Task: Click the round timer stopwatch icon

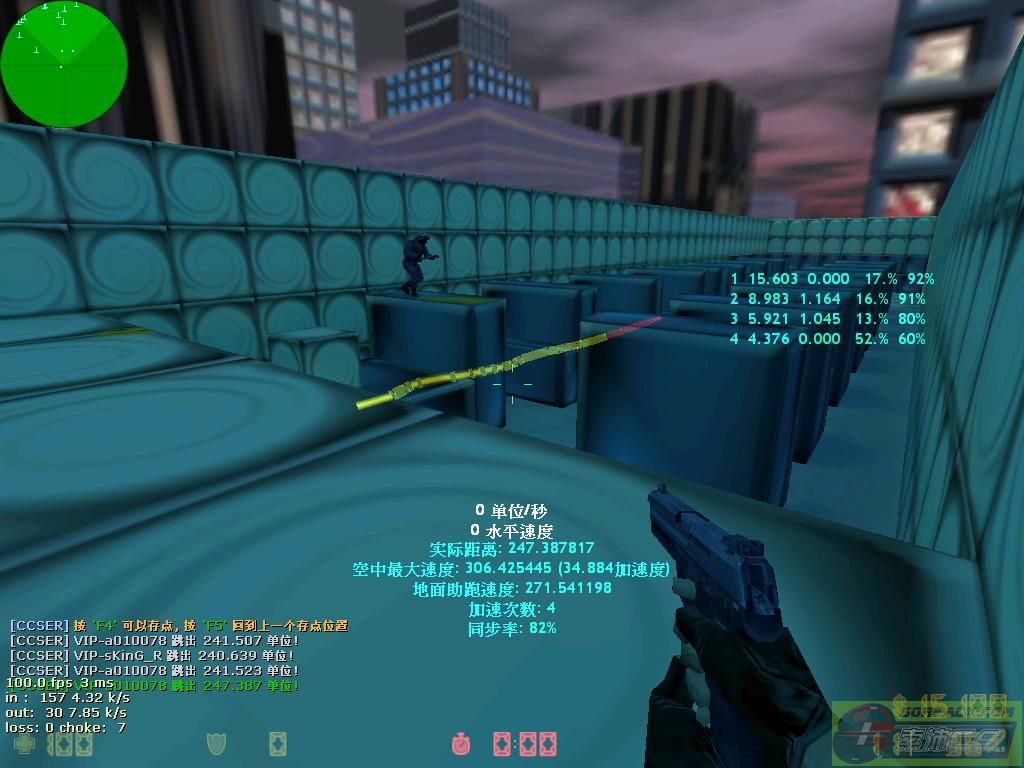Action: pos(461,744)
